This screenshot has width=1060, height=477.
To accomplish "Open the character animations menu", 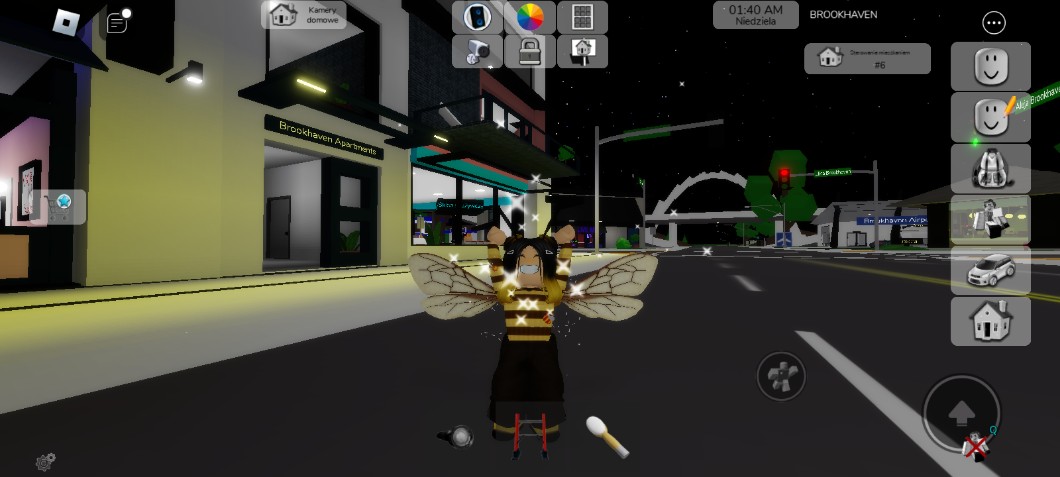I will point(990,219).
